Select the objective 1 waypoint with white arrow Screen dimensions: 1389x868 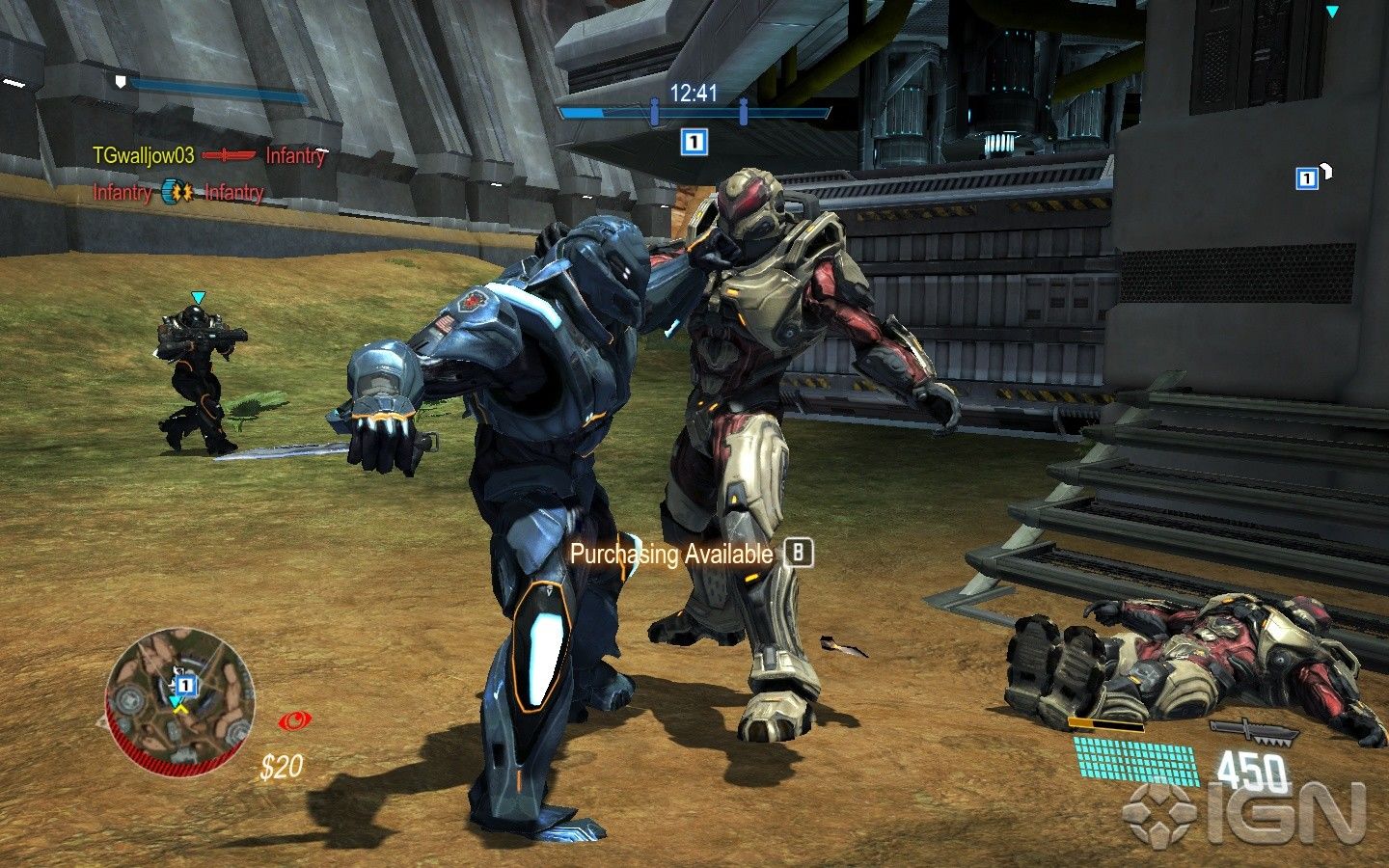click(1307, 178)
